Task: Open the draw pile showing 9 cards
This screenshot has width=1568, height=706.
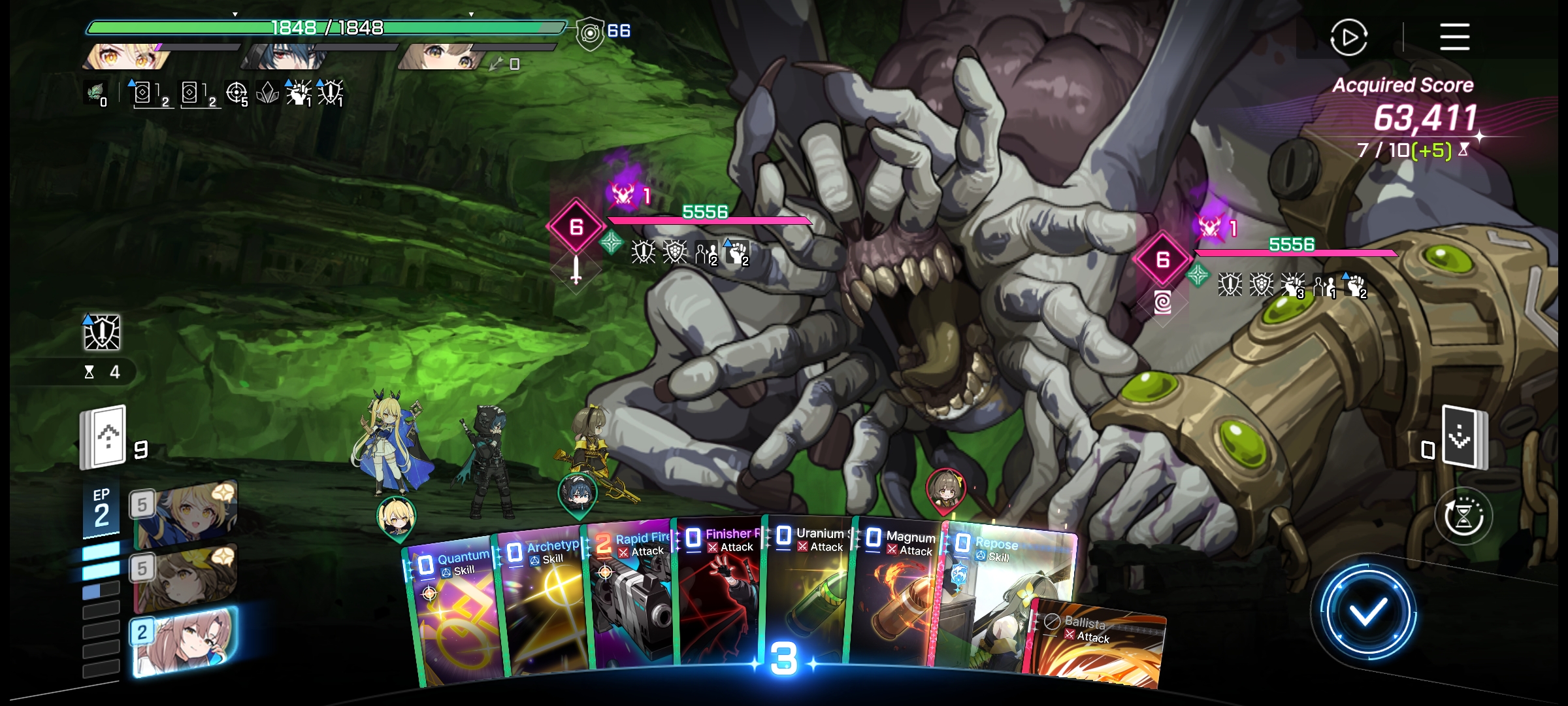Action: click(x=103, y=437)
